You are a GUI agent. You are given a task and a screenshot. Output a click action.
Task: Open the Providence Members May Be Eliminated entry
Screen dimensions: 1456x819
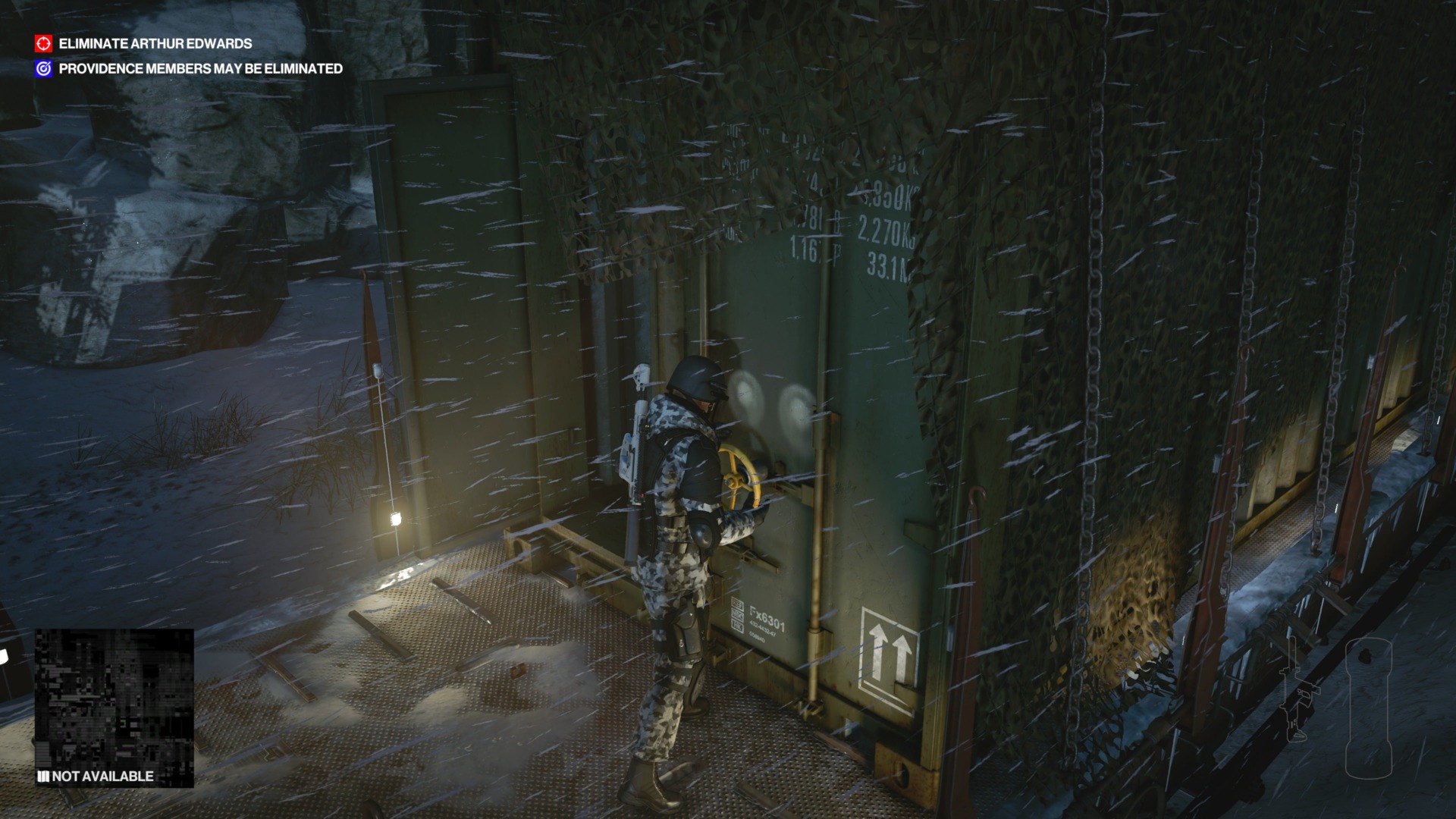pyautogui.click(x=200, y=68)
